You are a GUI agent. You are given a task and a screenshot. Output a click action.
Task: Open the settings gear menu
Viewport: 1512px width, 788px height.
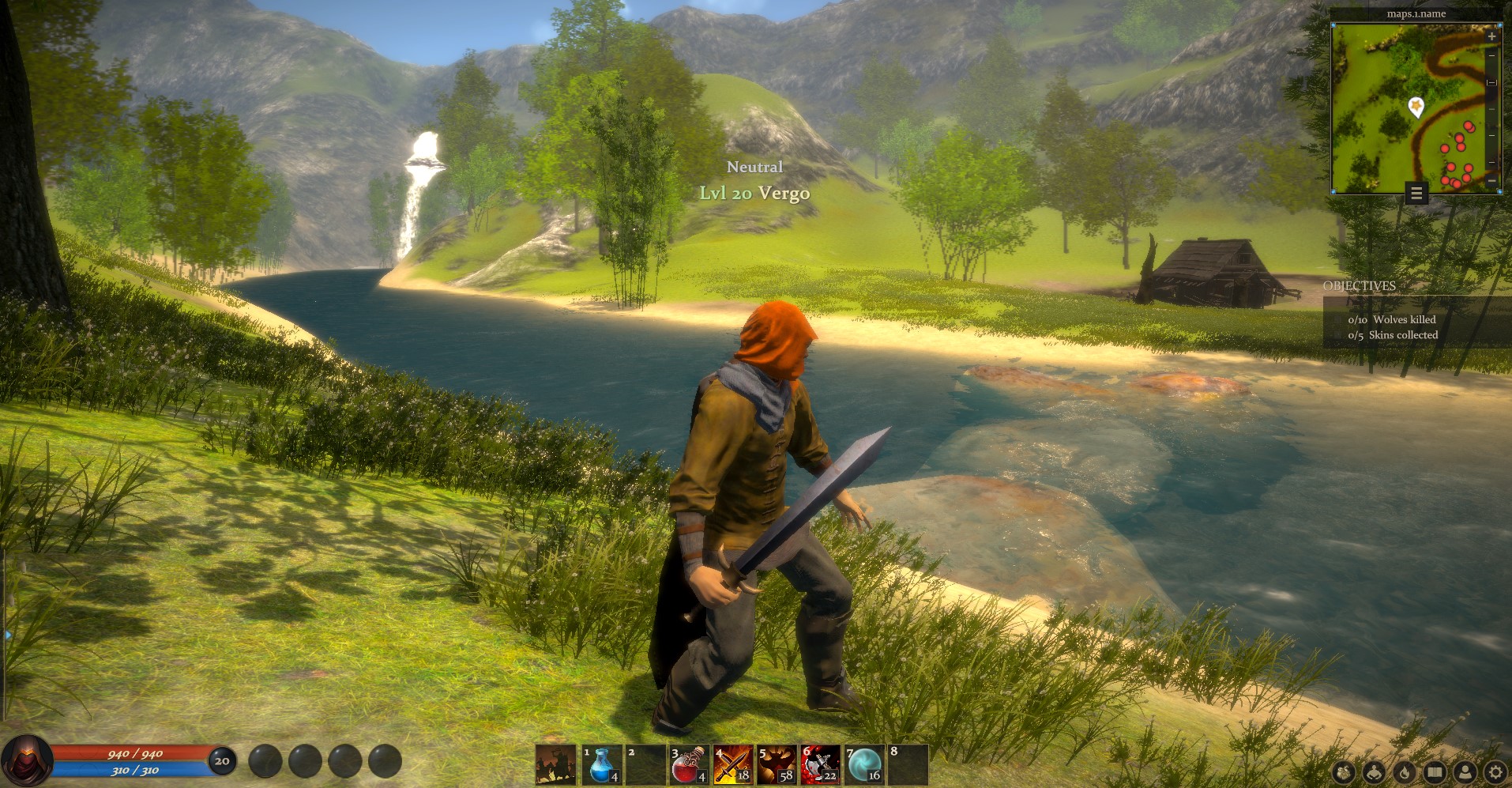[1495, 772]
